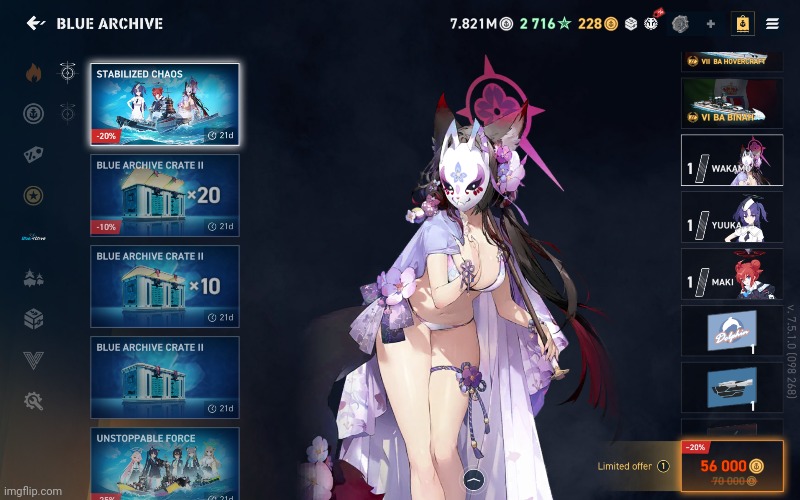Image resolution: width=800 pixels, height=500 pixels.
Task: Open the yellow store bag icon
Action: pyautogui.click(x=742, y=23)
